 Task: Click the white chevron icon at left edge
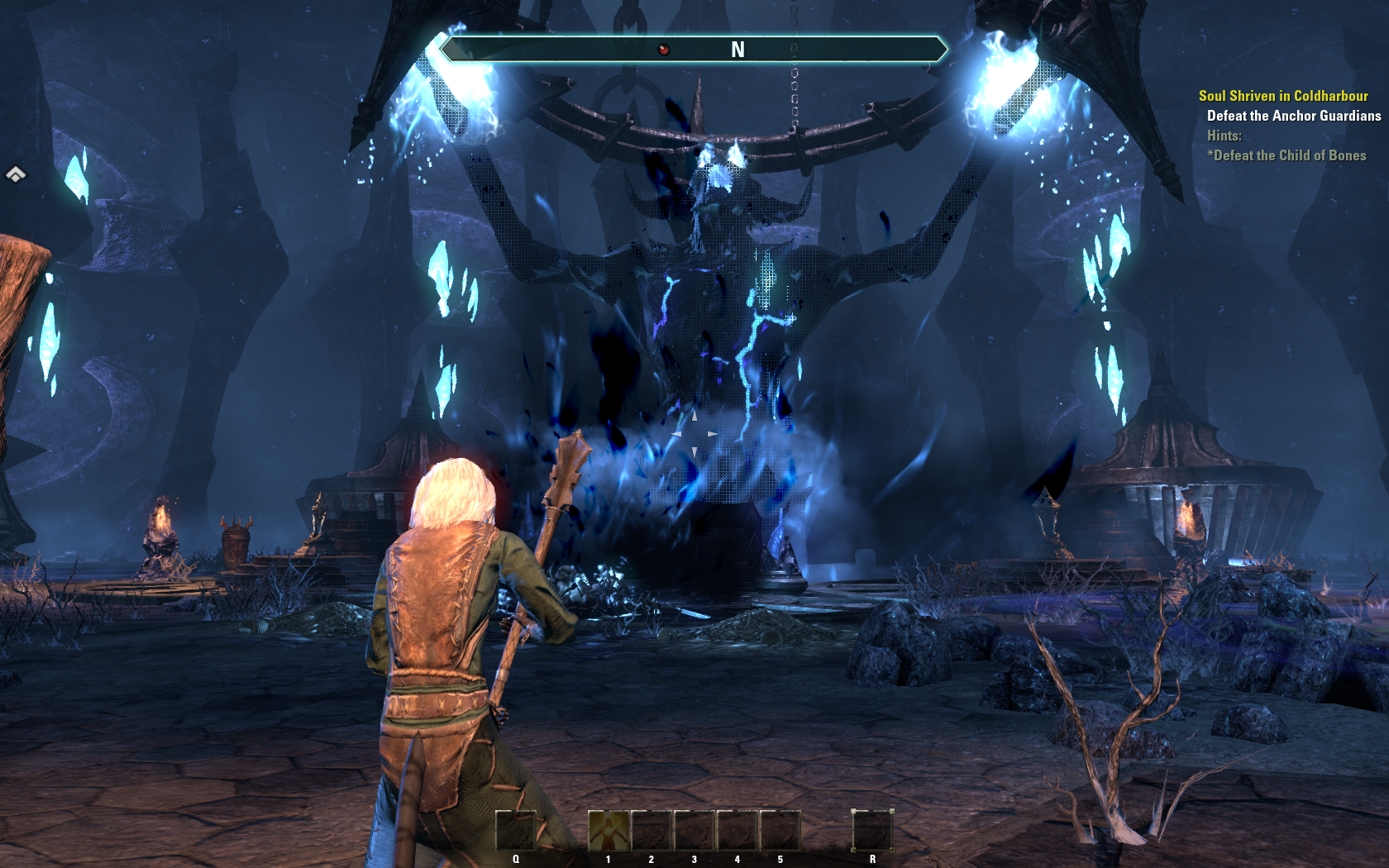16,174
